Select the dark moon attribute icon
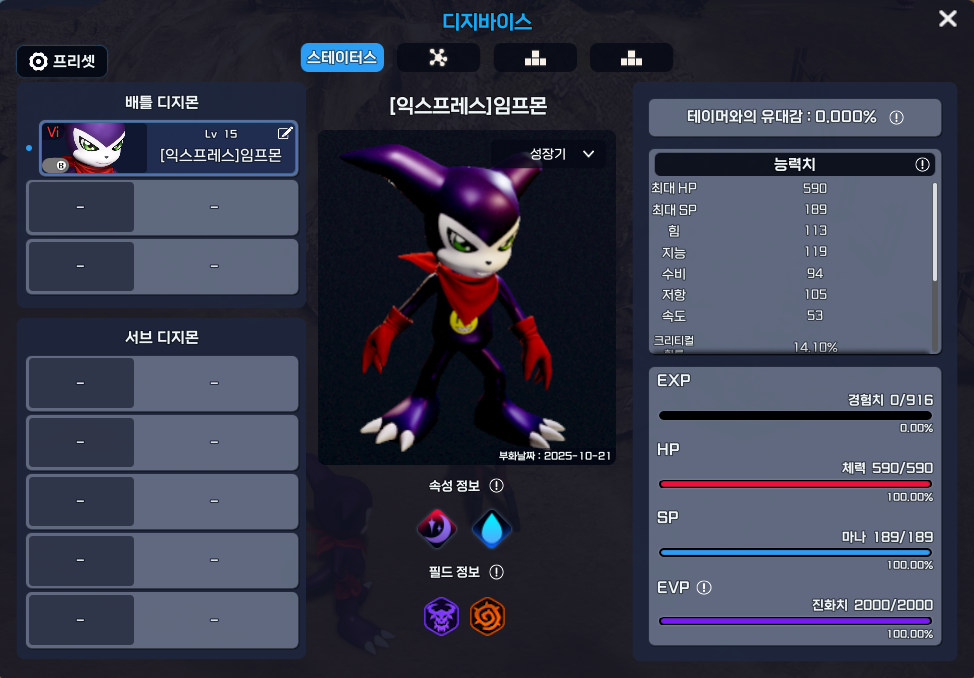Screen dimensions: 974x678 [437, 529]
